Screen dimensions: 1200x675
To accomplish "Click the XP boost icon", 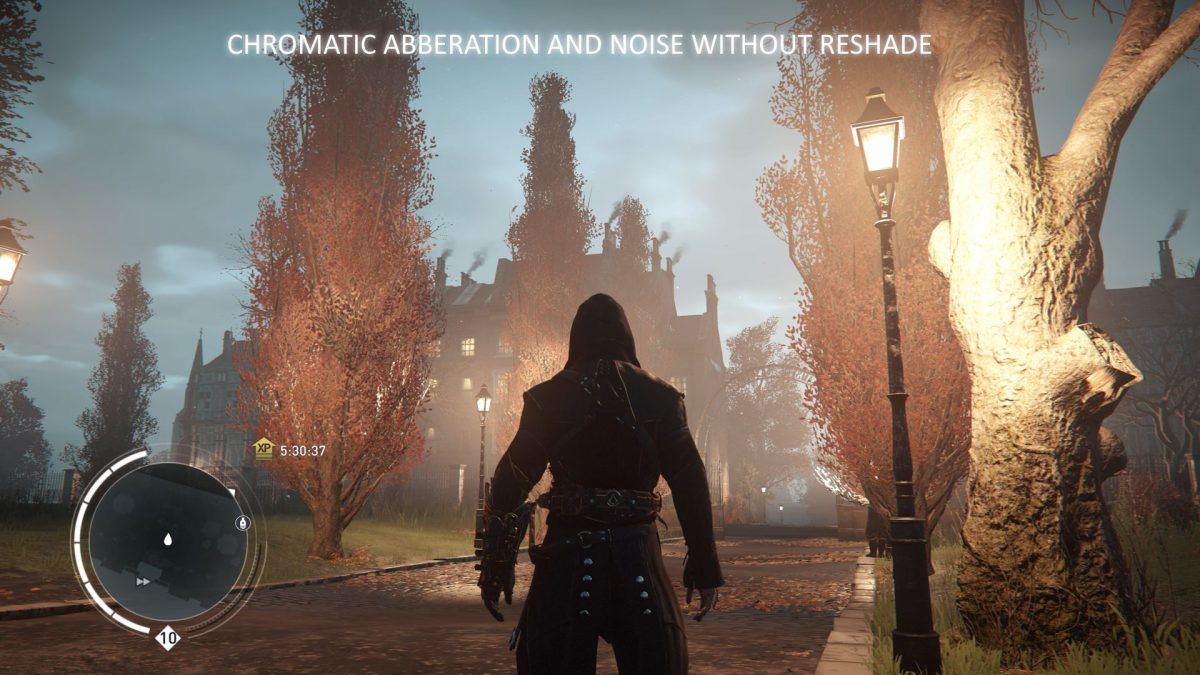I will pos(263,449).
